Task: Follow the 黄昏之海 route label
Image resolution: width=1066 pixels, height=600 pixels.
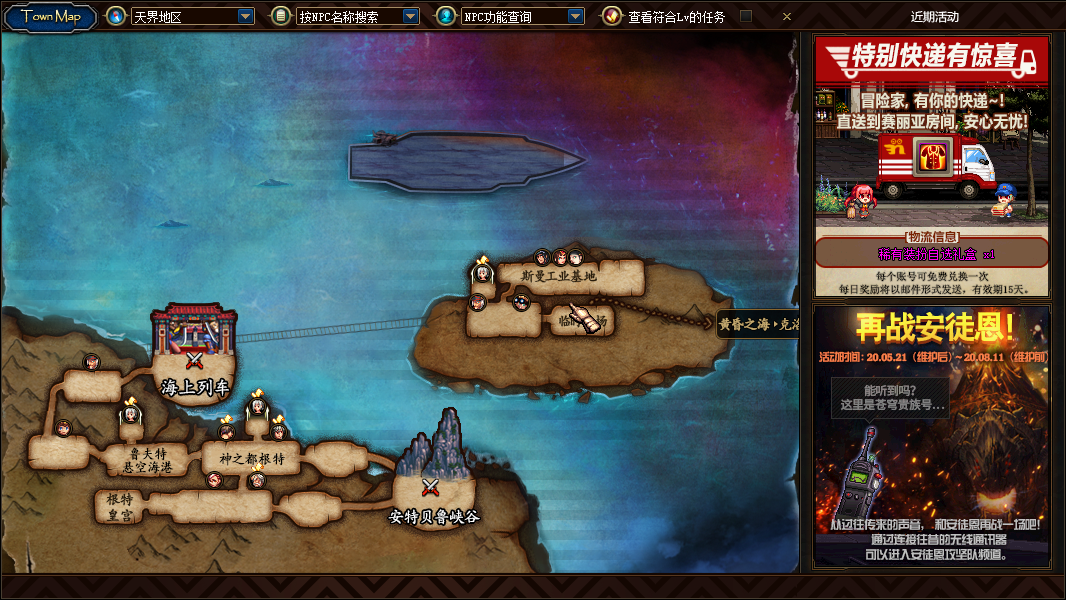Action: click(758, 324)
